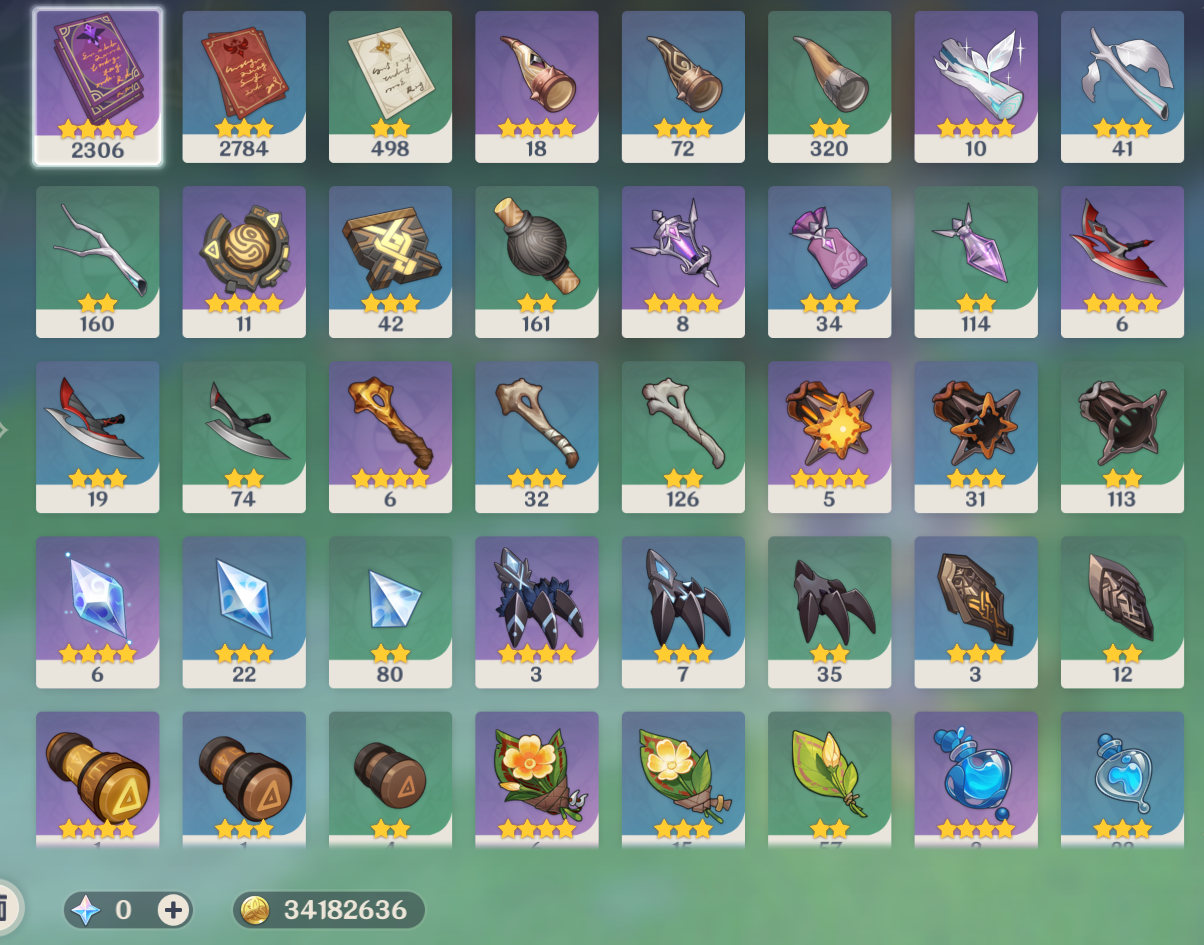The width and height of the screenshot is (1204, 945).
Task: Select the golden spiral gear with 11
Action: pyautogui.click(x=243, y=260)
